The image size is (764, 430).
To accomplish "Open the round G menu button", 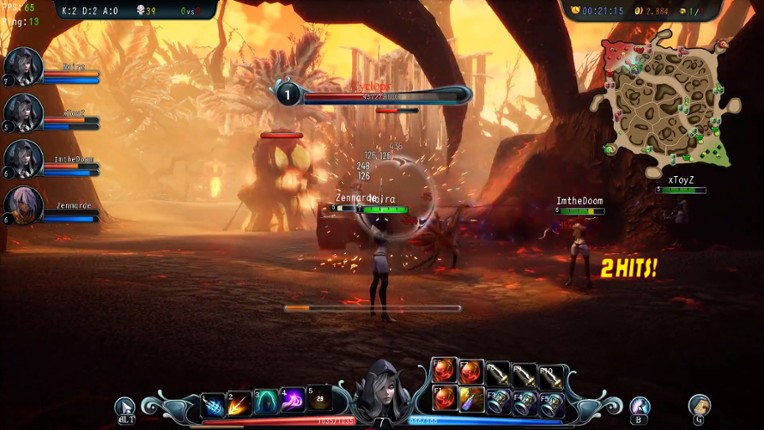I will [699, 406].
